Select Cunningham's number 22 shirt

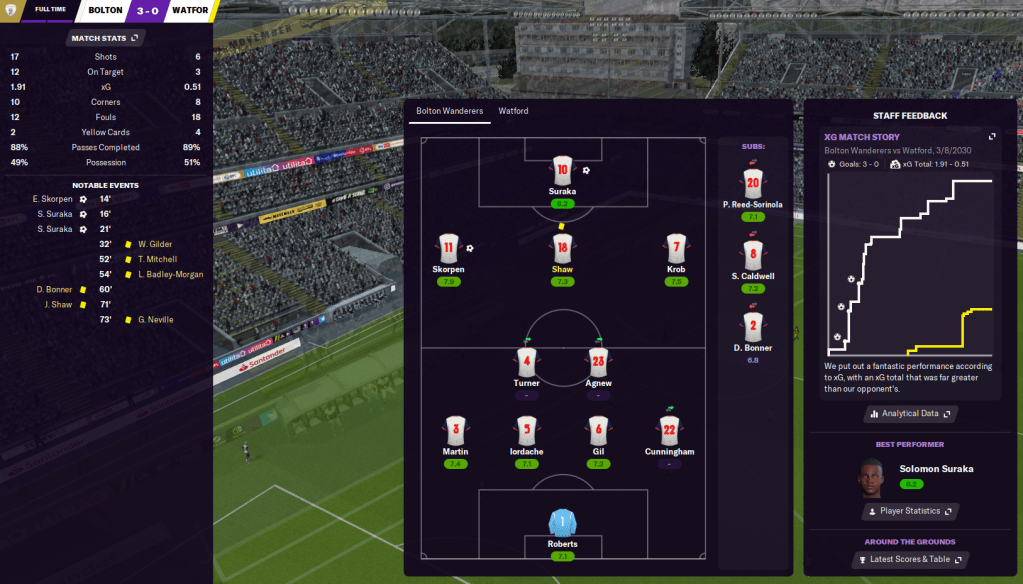click(x=669, y=431)
